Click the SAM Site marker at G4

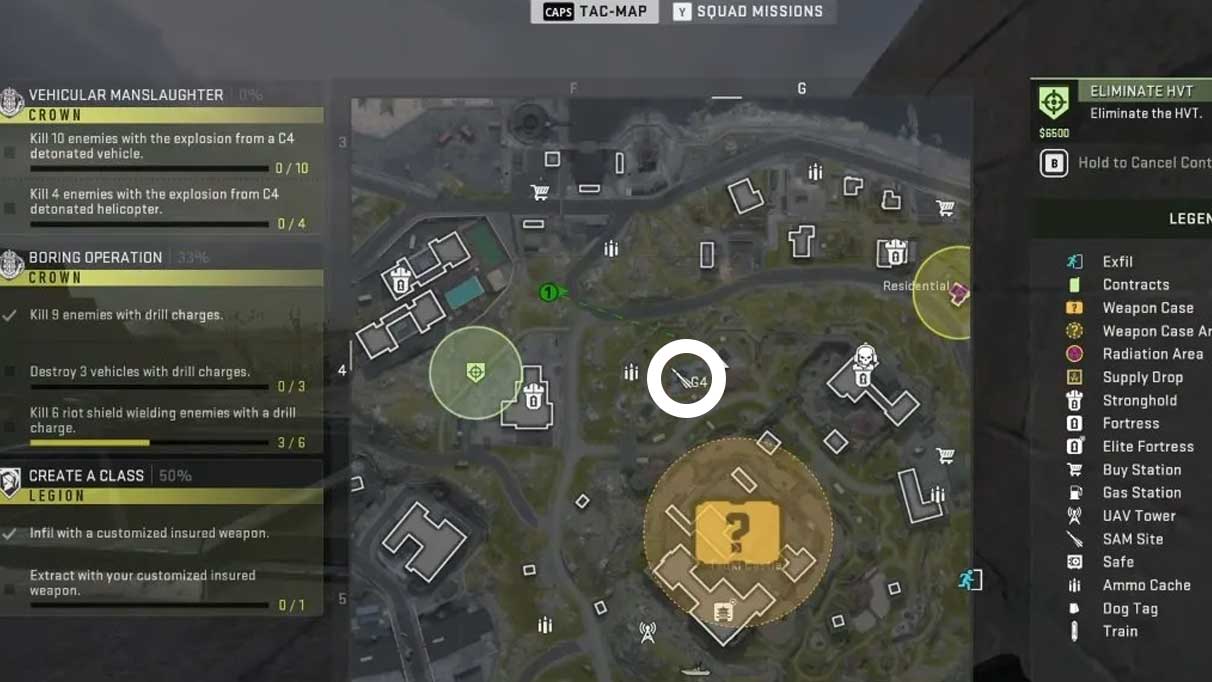pyautogui.click(x=682, y=379)
